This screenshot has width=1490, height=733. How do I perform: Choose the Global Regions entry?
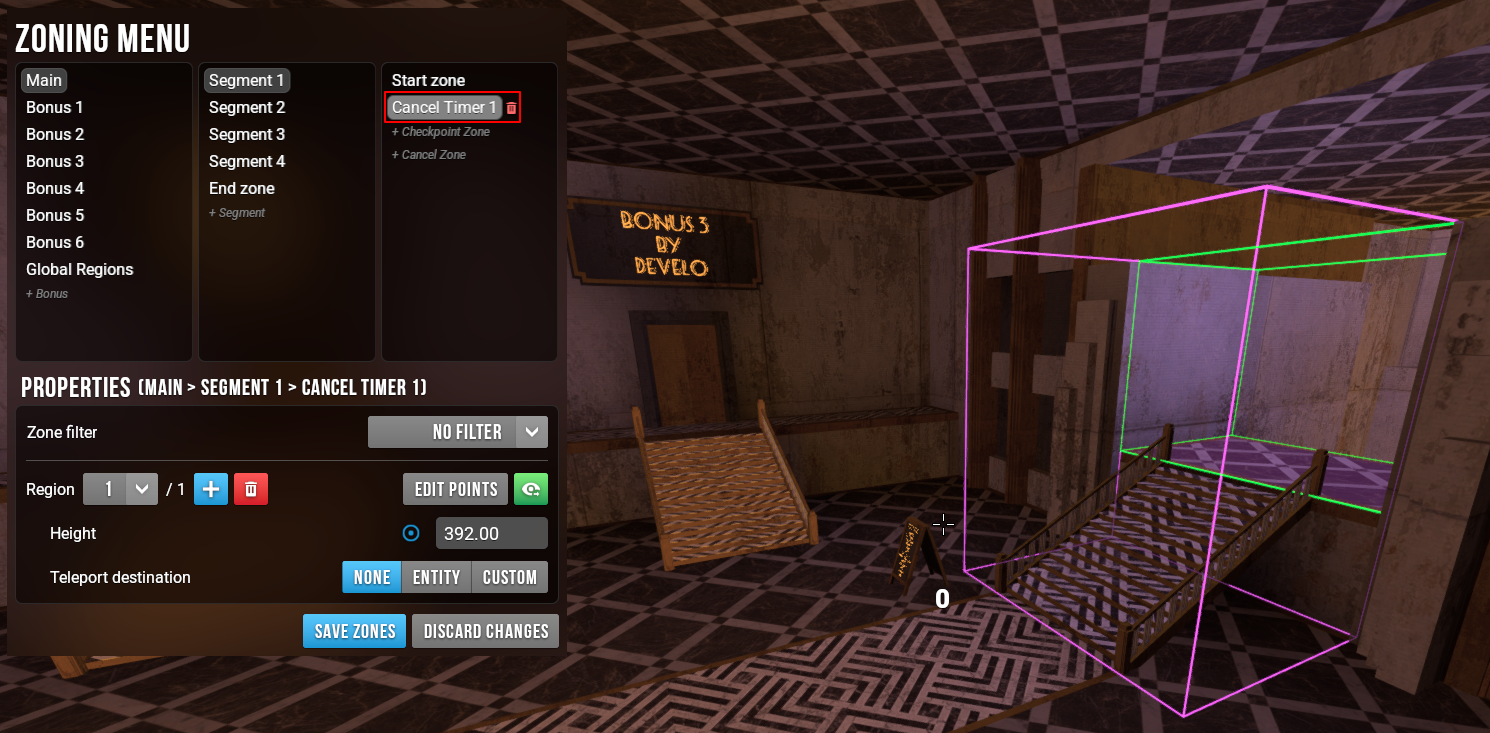79,269
